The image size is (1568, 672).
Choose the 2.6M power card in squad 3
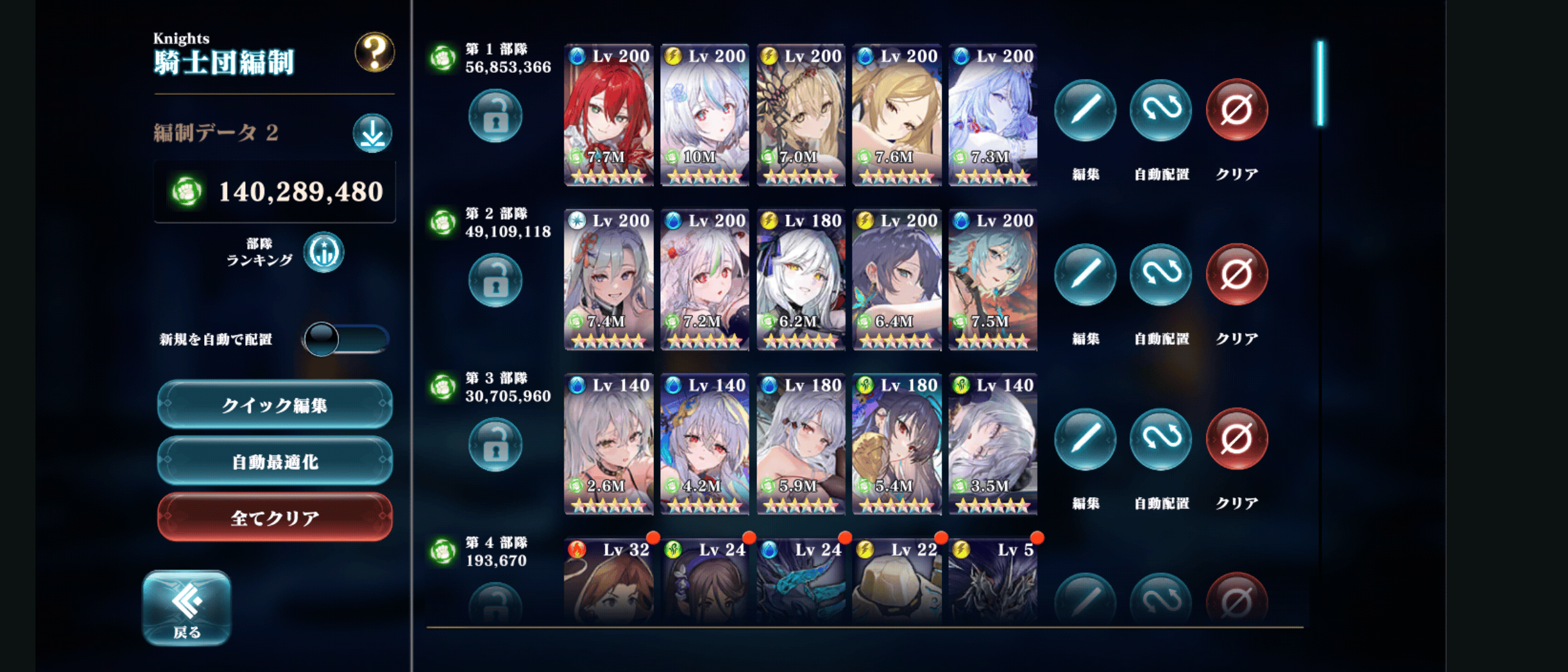coord(609,444)
